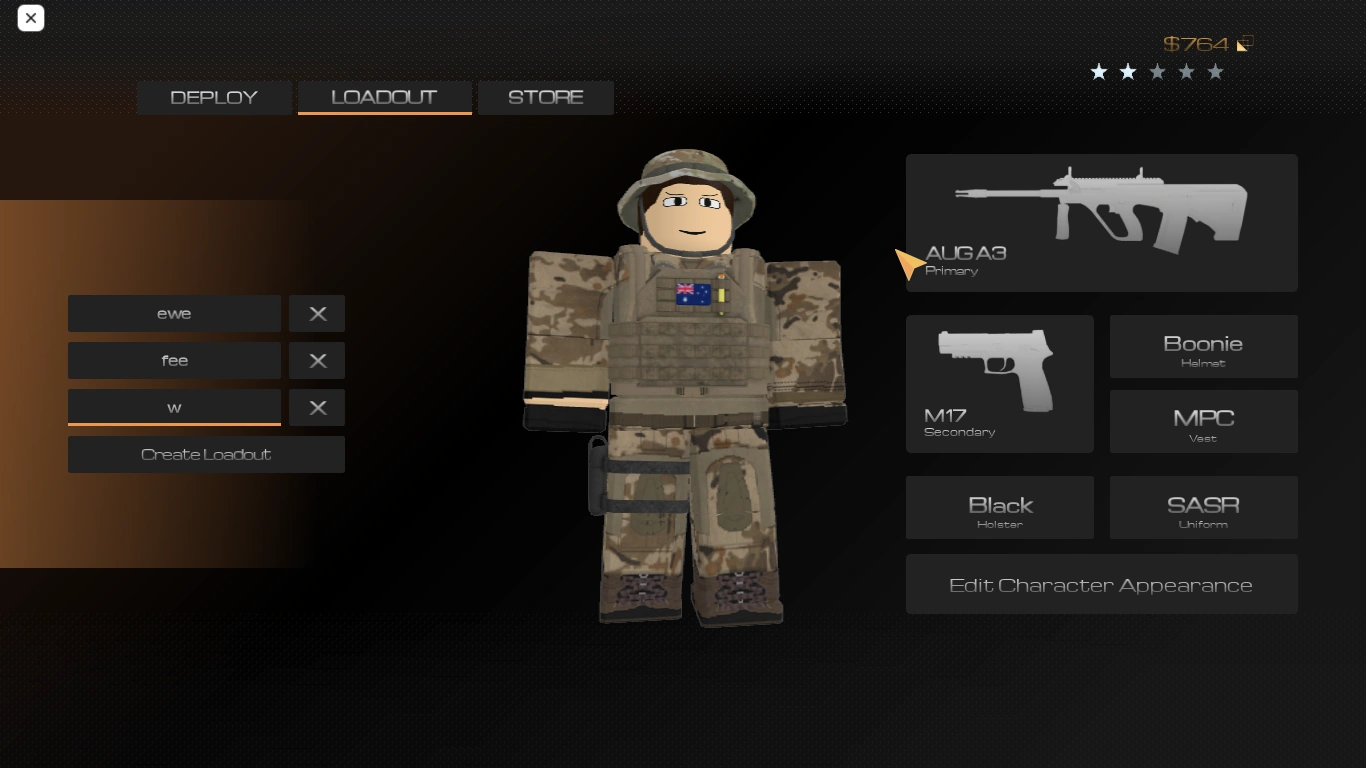Change the SASR uniform slot
The image size is (1366, 768).
[x=1203, y=507]
